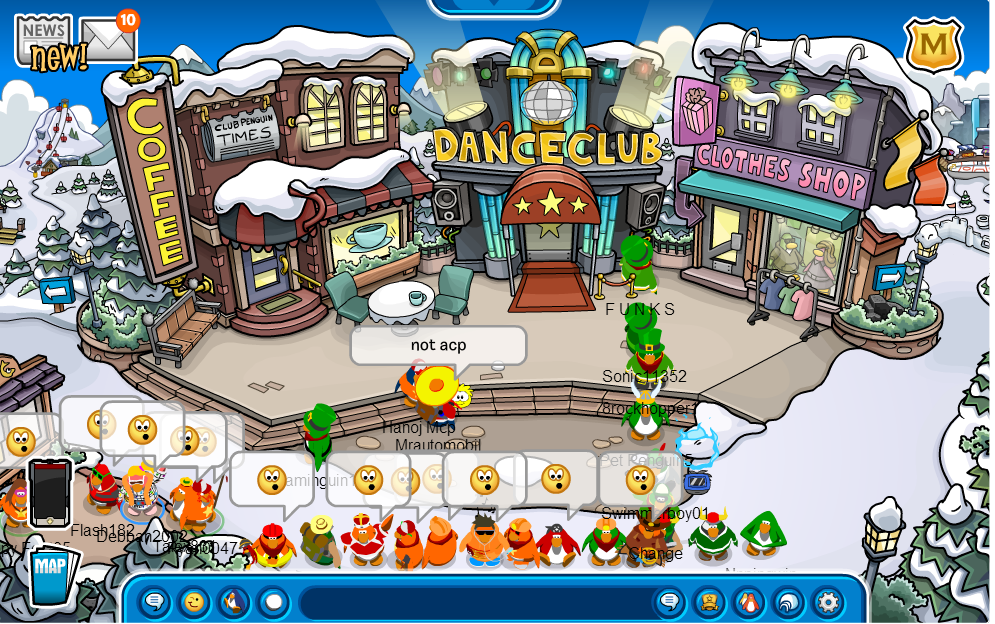
Task: Click the moderator M badge
Action: pyautogui.click(x=932, y=45)
